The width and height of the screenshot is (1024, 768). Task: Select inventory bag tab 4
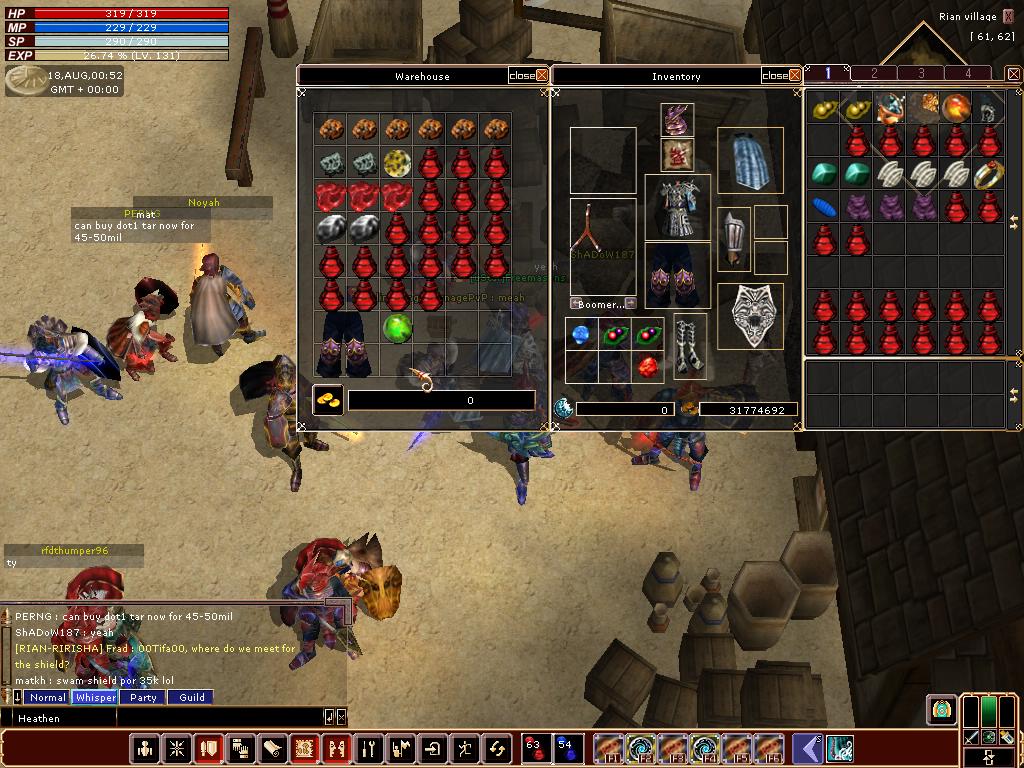[967, 74]
